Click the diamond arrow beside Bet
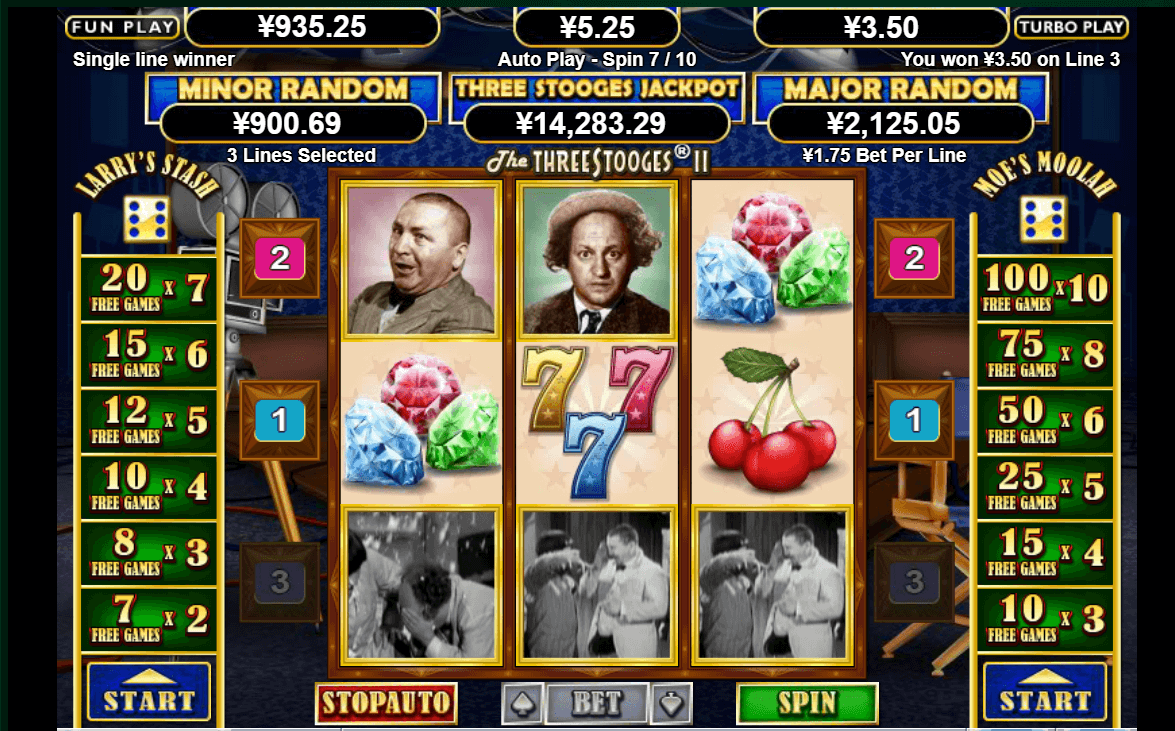This screenshot has height=731, width=1175. tap(670, 703)
